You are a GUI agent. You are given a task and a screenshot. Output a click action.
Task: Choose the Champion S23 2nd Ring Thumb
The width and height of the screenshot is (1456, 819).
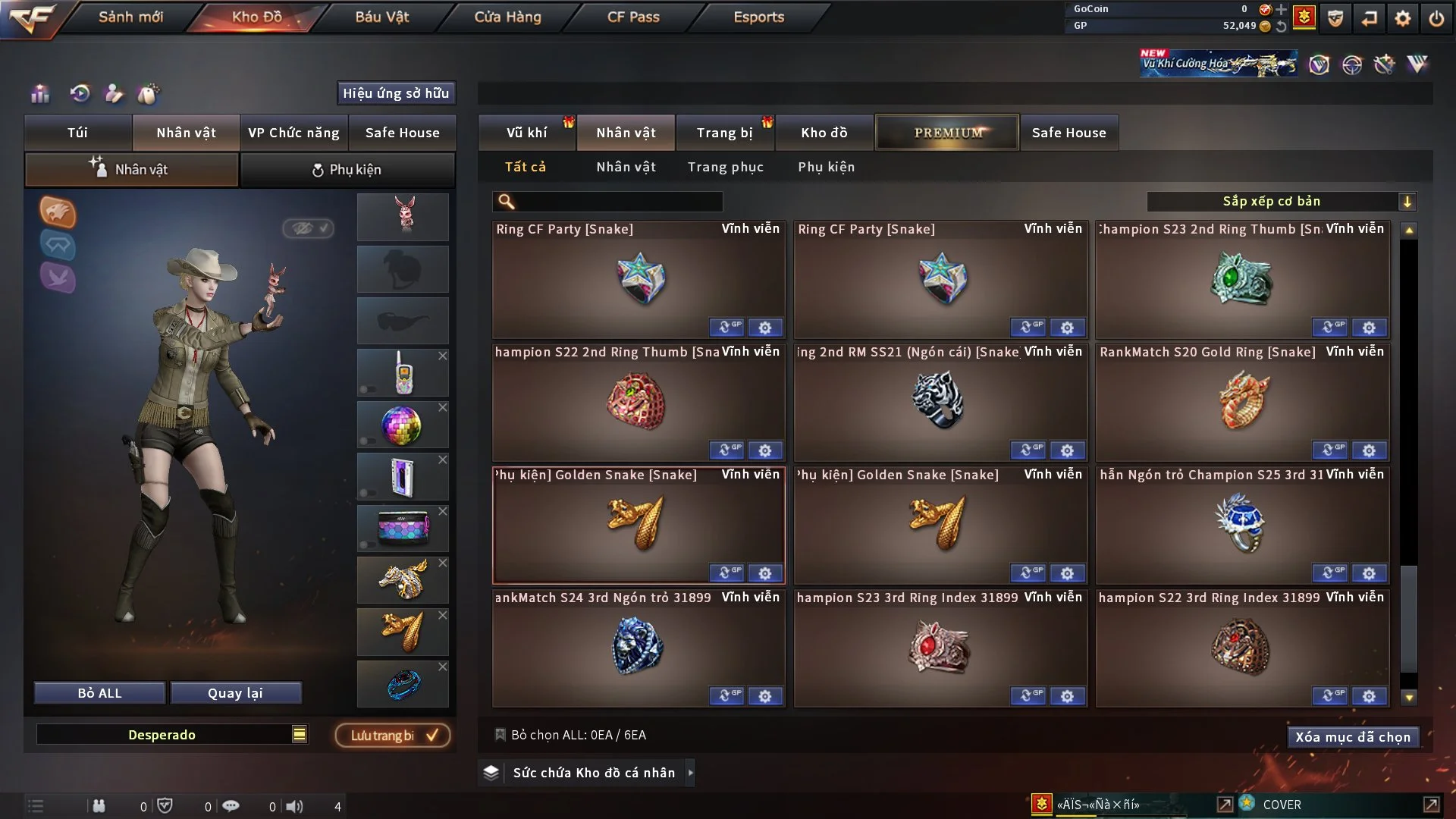coord(1242,278)
